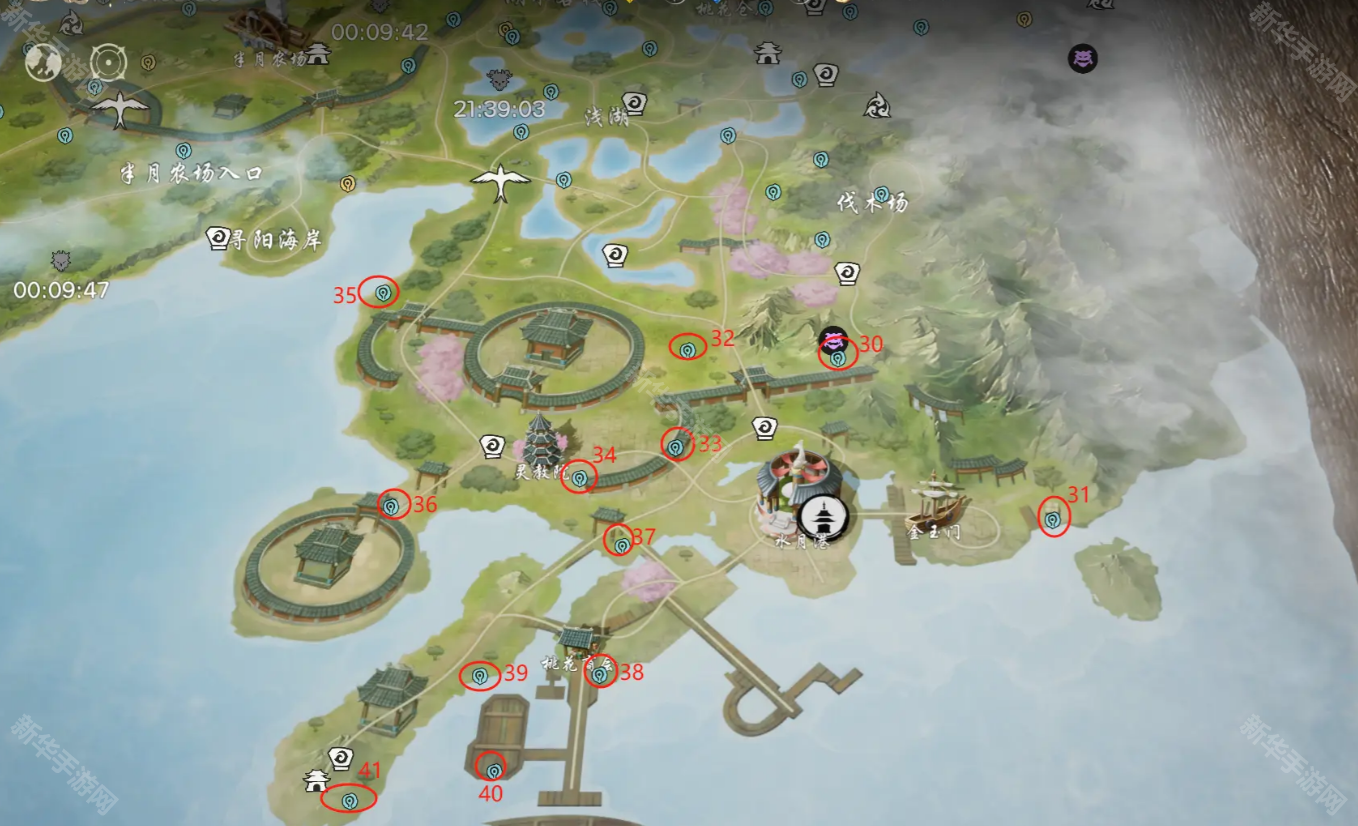Click the teal map marker circled 36
Screen dimensions: 1358x826
pos(392,506)
